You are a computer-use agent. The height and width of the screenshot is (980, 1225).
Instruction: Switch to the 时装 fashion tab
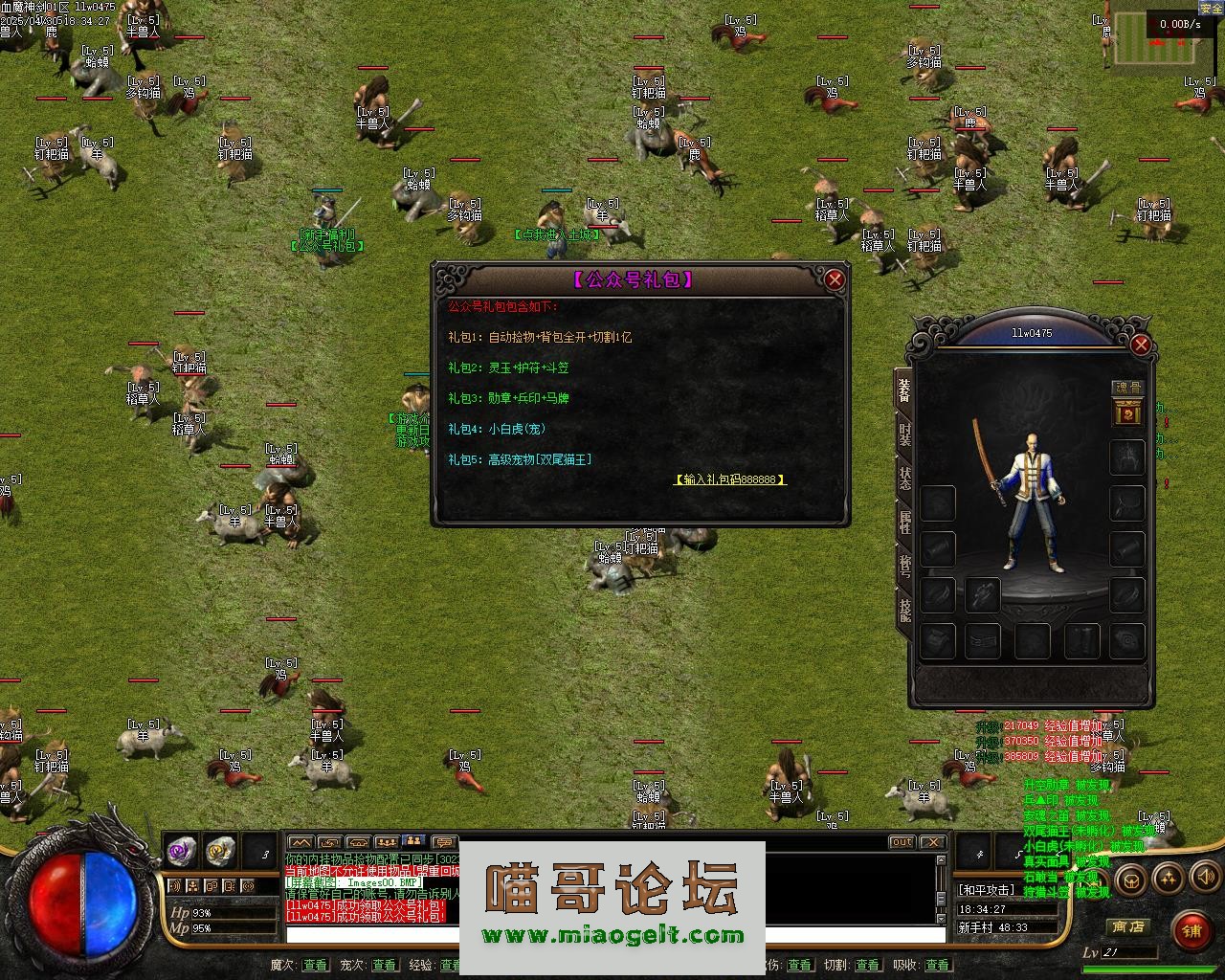[904, 434]
